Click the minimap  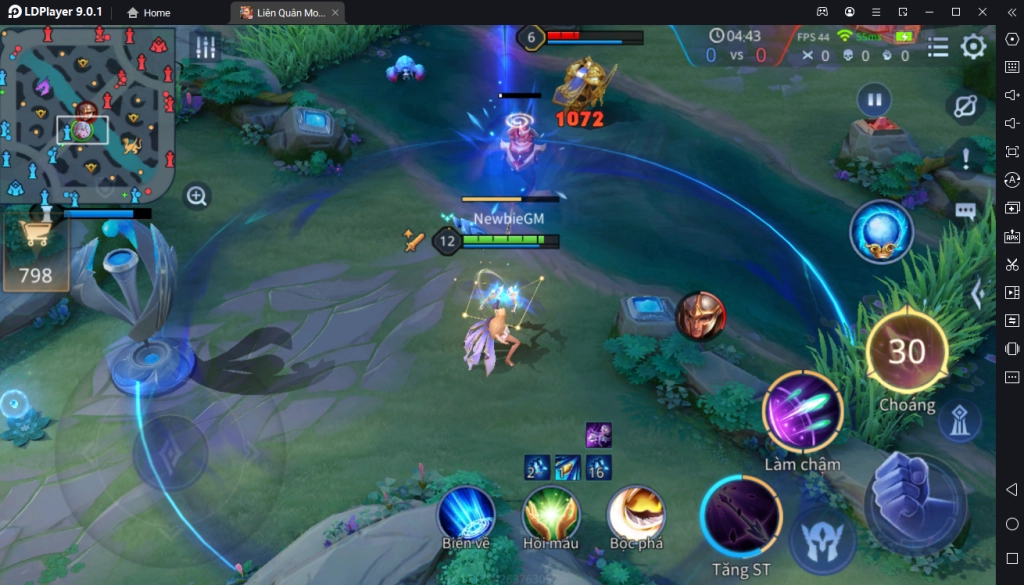coord(88,113)
